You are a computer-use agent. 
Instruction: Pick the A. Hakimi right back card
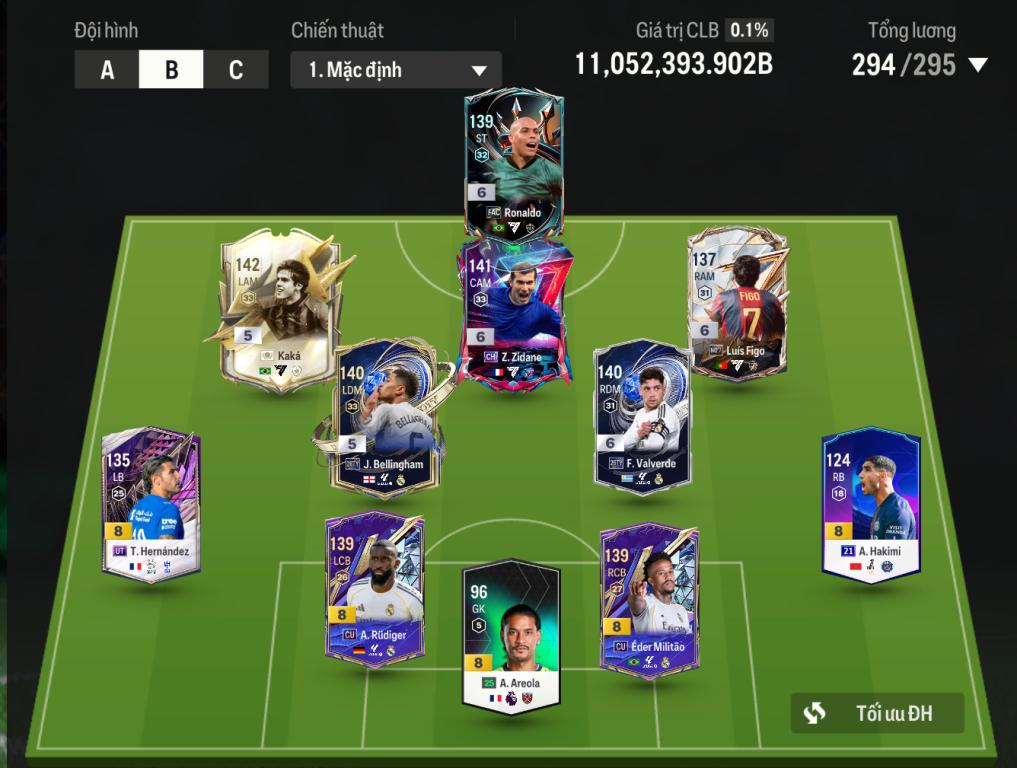pos(870,503)
